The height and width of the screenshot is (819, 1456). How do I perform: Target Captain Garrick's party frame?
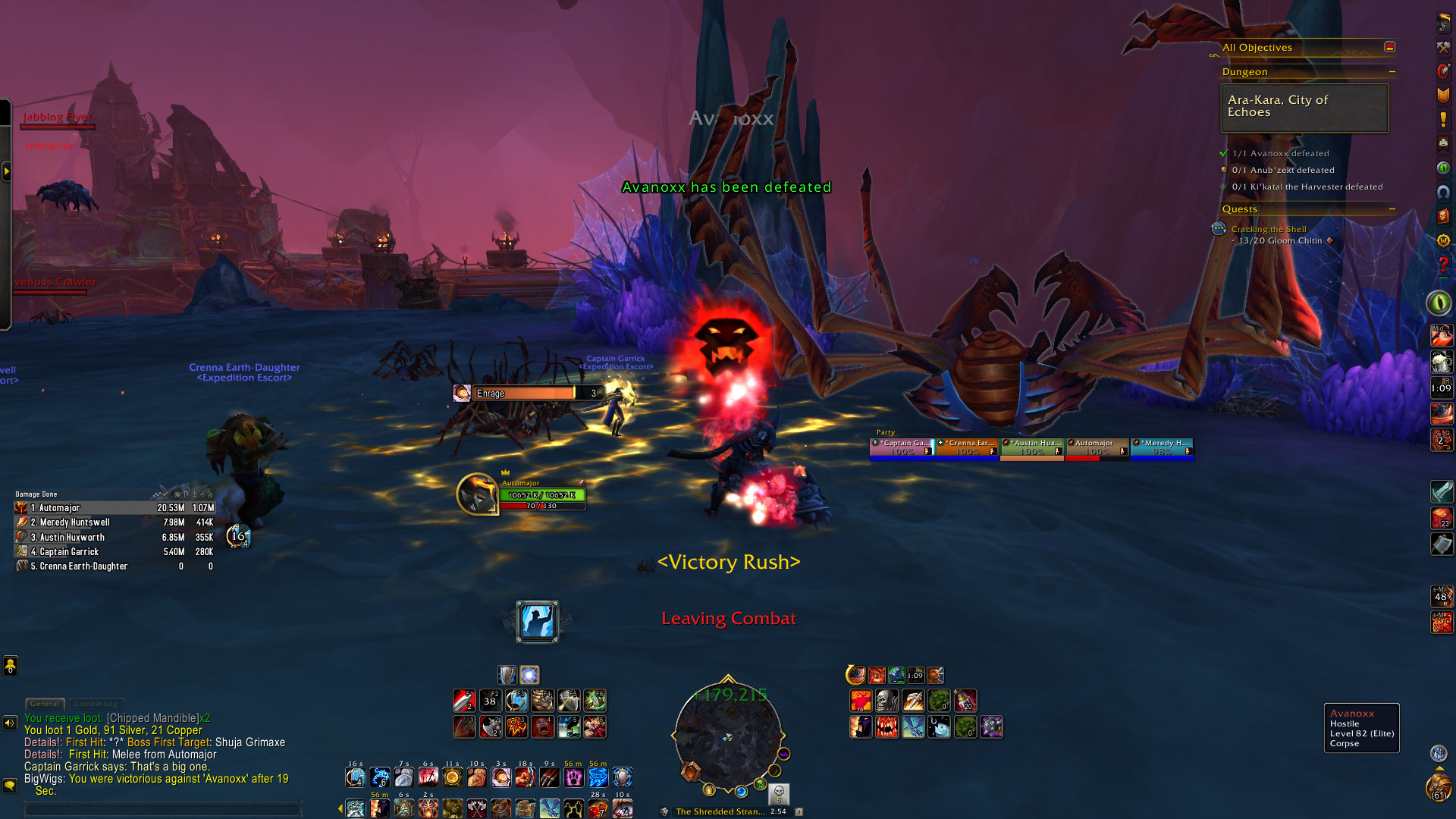pyautogui.click(x=902, y=447)
